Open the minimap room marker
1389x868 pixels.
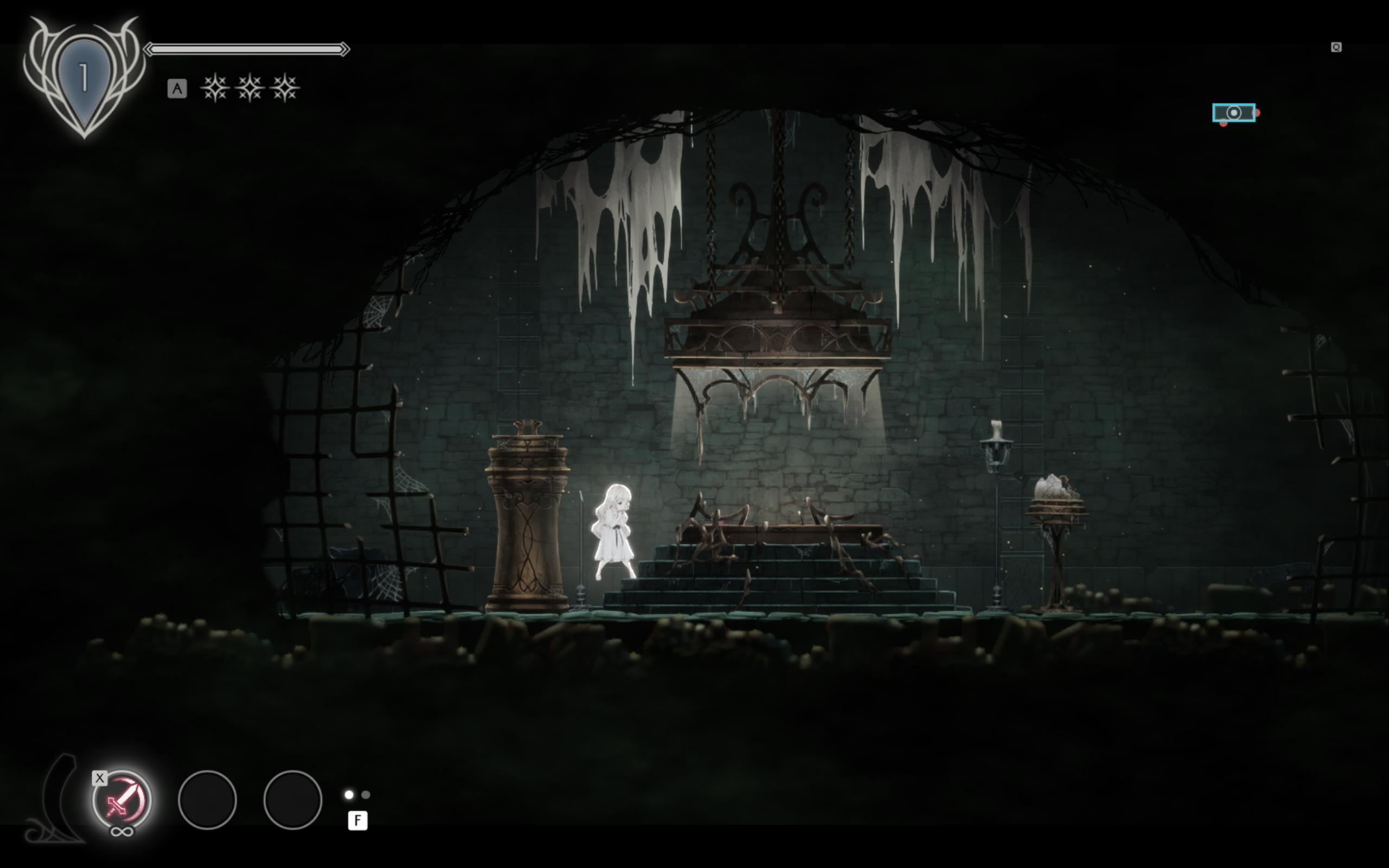pyautogui.click(x=1233, y=113)
